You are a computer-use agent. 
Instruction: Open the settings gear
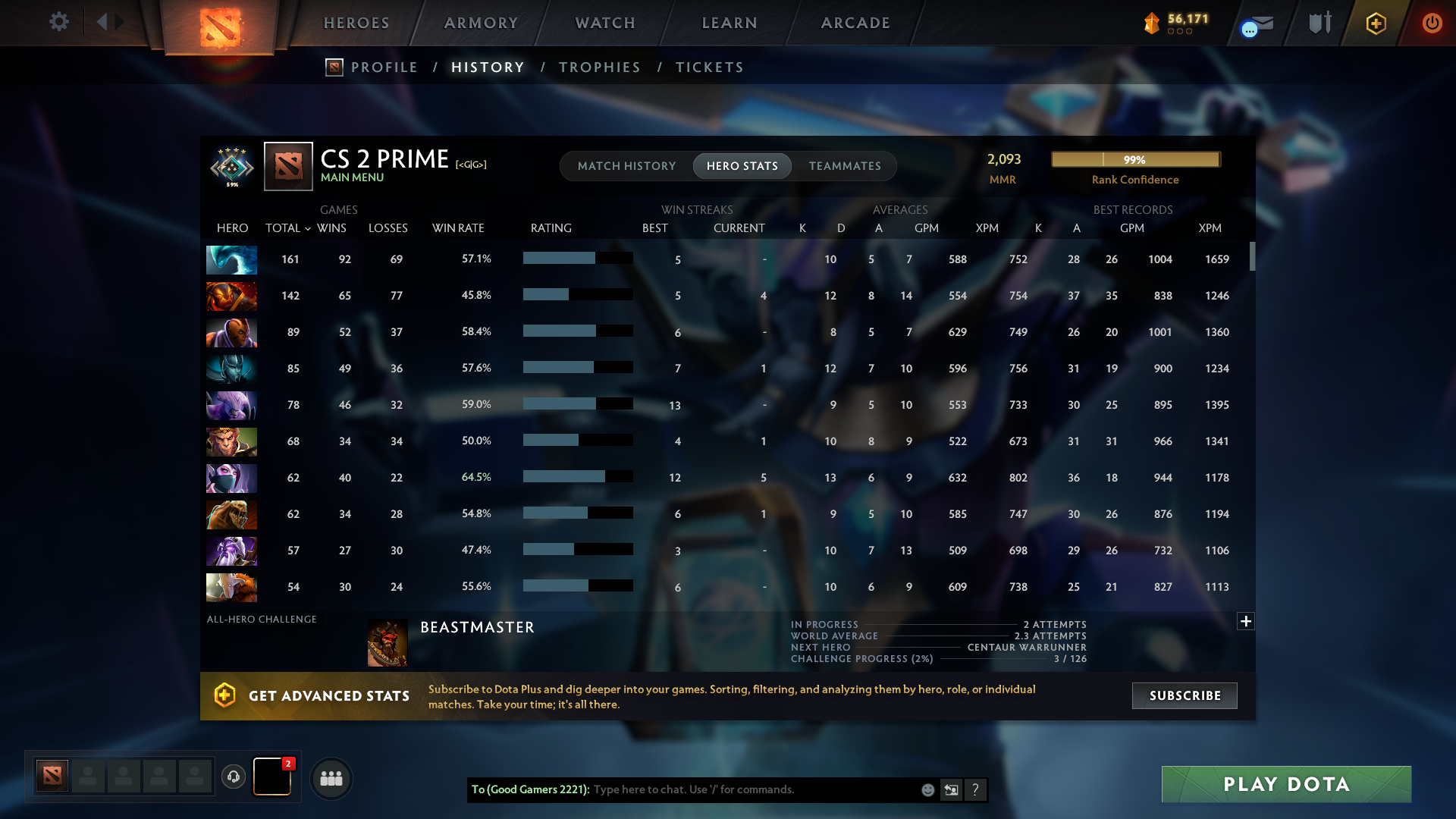pyautogui.click(x=59, y=23)
